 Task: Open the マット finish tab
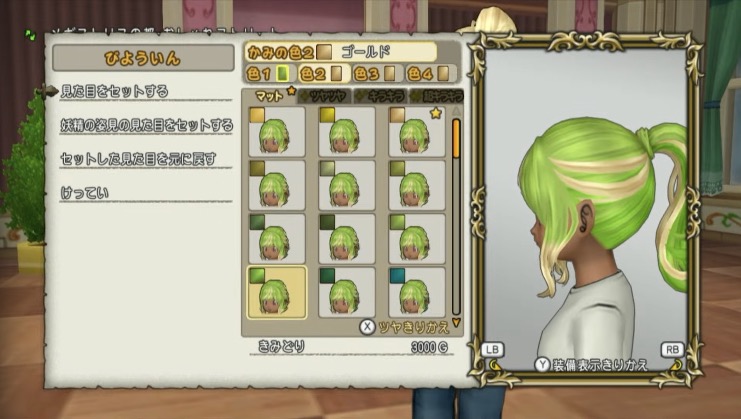tap(270, 96)
